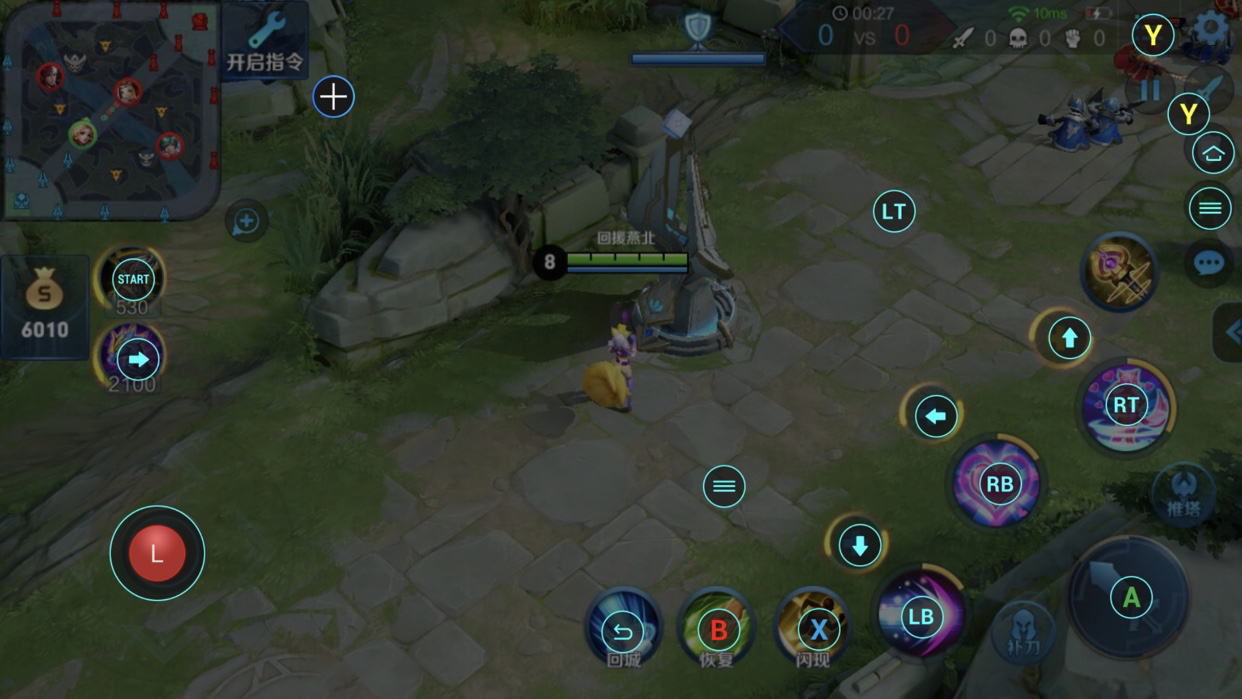Tap the 开启指令 wrench button
The height and width of the screenshot is (699, 1242).
265,40
